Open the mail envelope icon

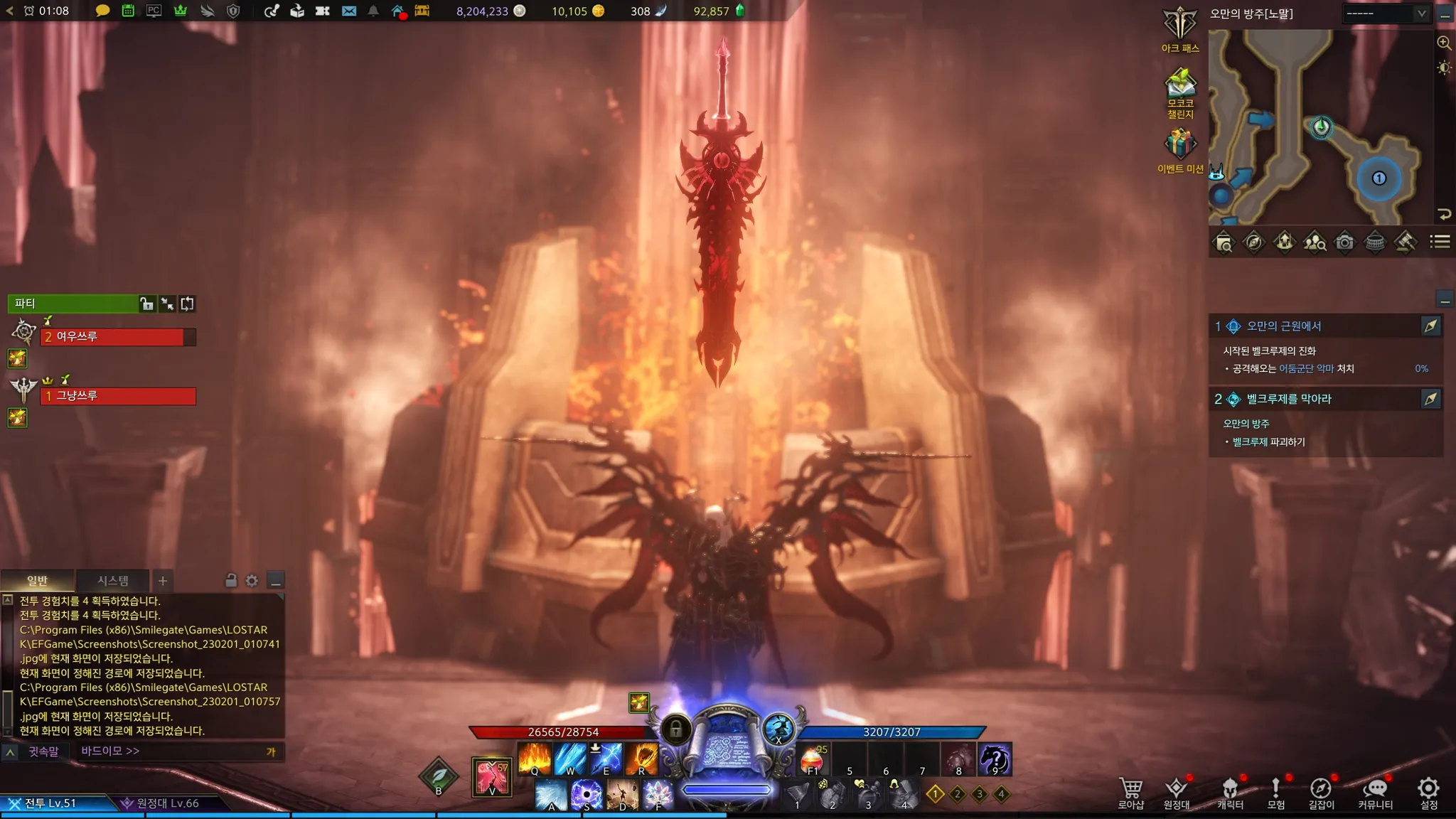tap(348, 11)
